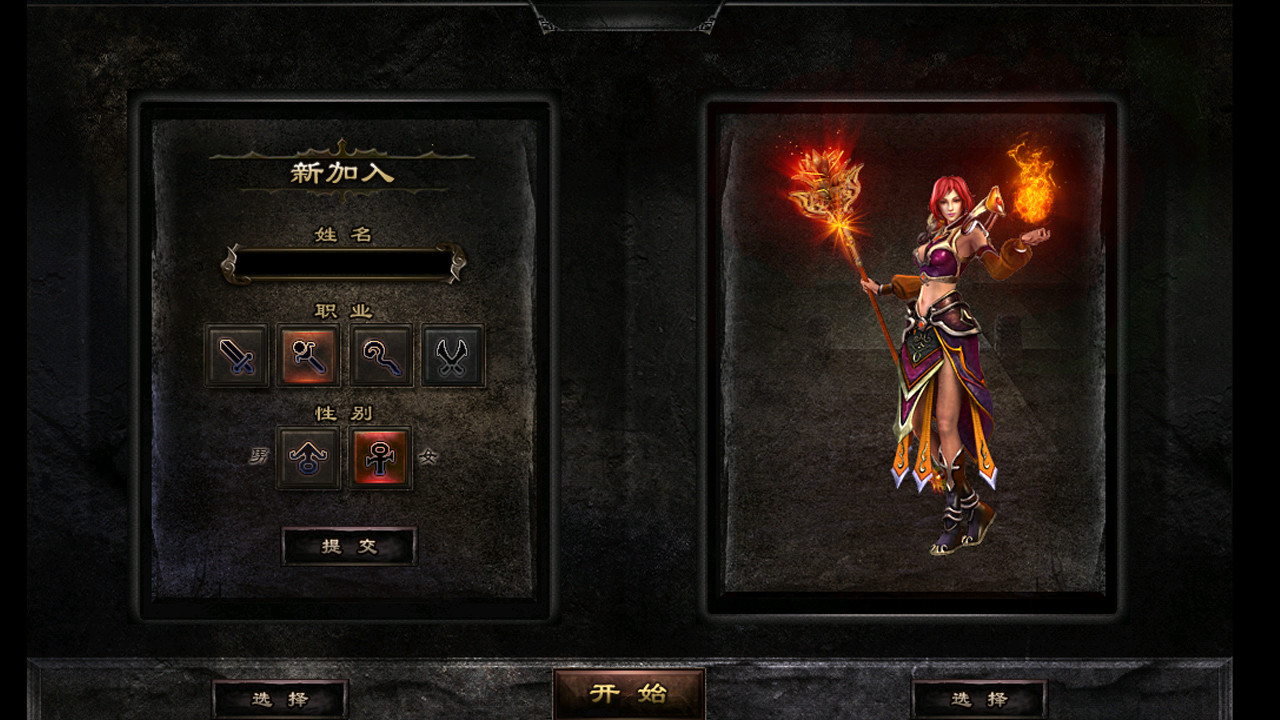Viewport: 1280px width, 720px height.
Task: Click the first icon in the class row
Action: [x=237, y=357]
